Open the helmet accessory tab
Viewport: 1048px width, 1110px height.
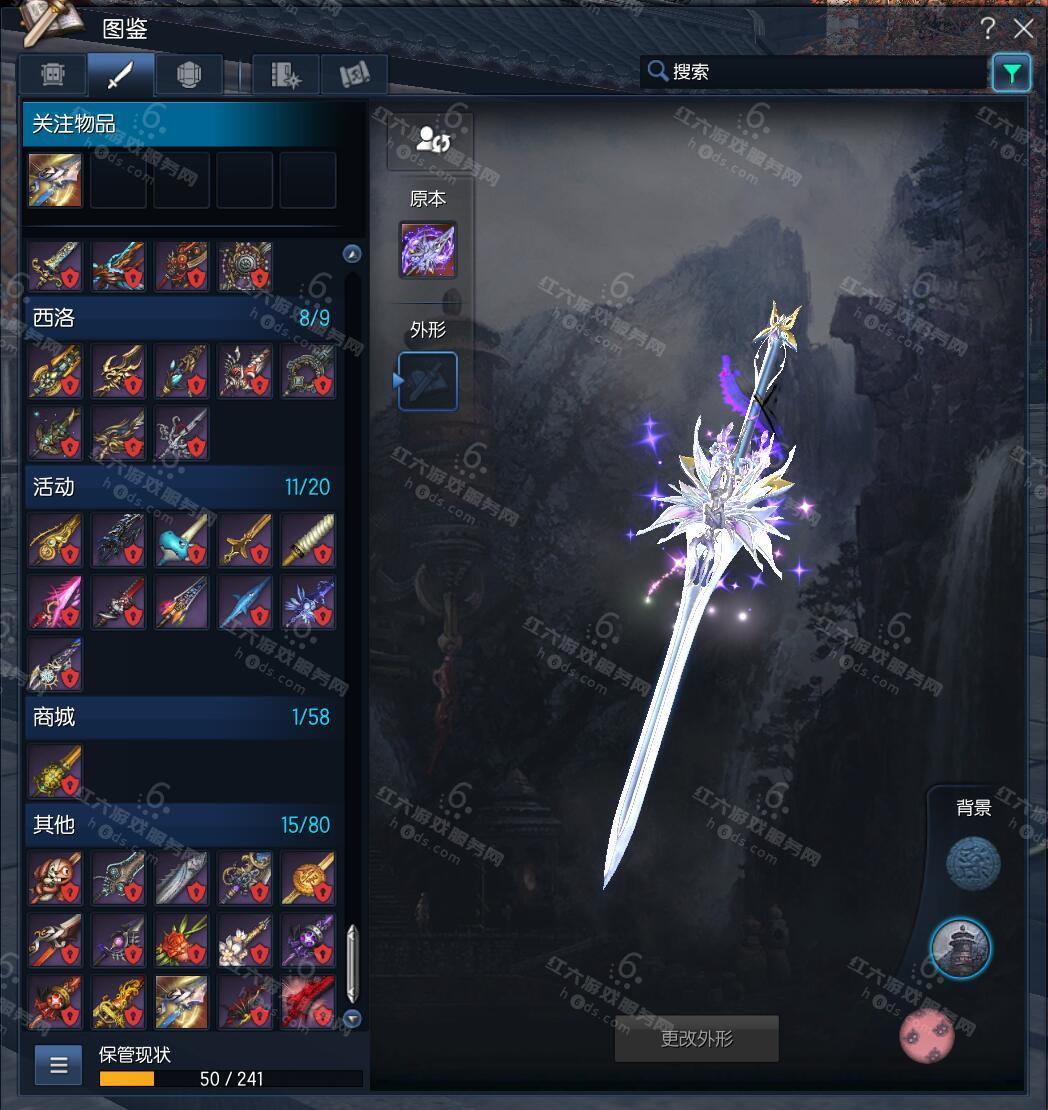[189, 74]
